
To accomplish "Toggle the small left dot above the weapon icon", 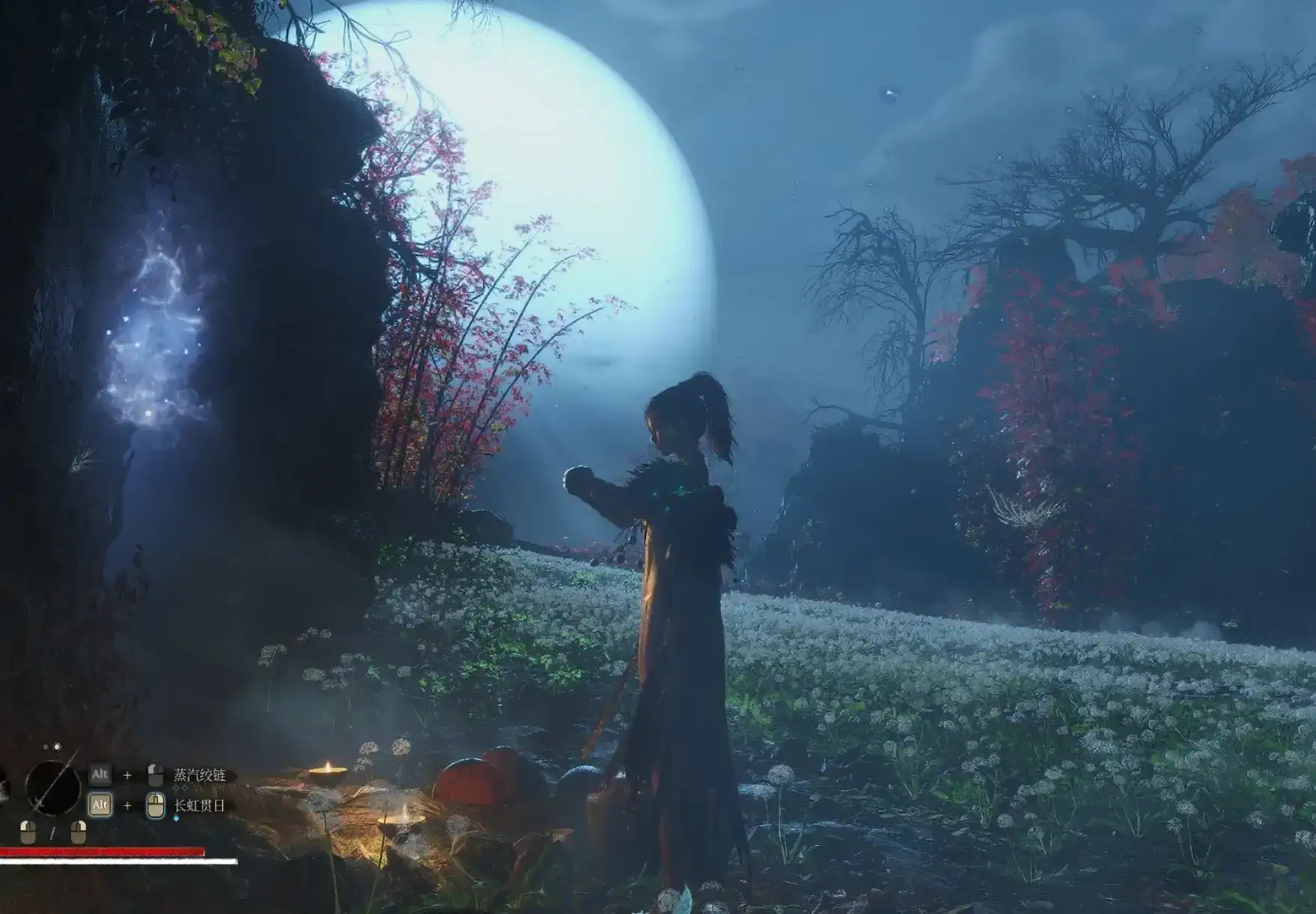I will pyautogui.click(x=45, y=747).
